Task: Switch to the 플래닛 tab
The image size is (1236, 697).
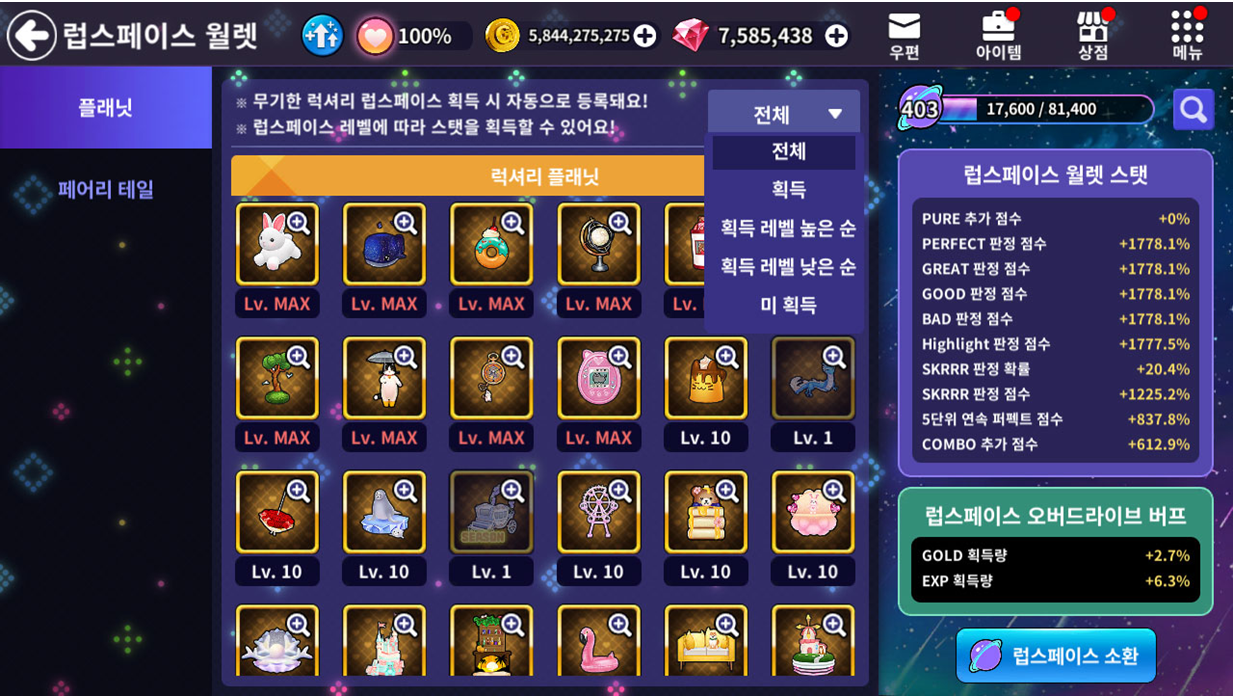Action: click(106, 107)
